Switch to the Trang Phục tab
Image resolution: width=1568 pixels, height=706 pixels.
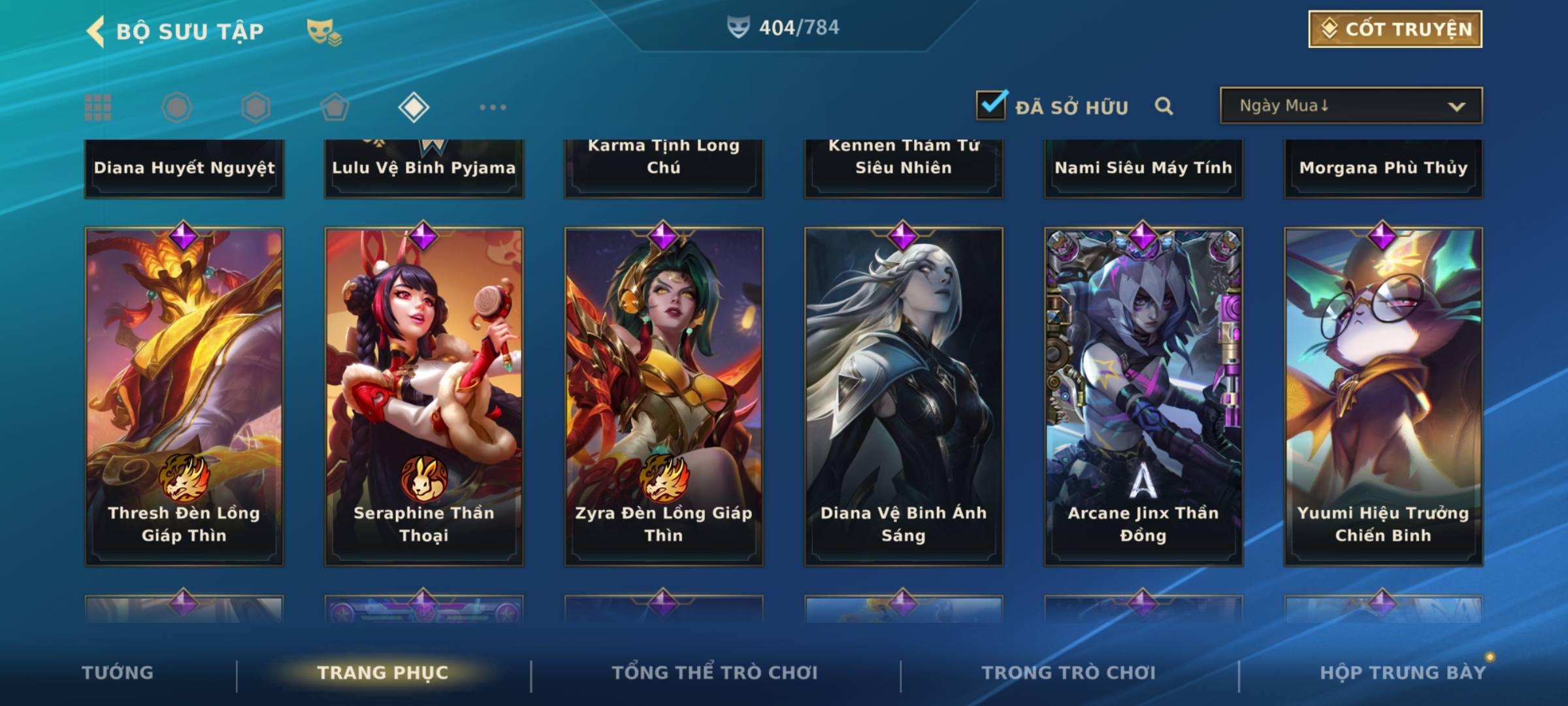pos(383,673)
